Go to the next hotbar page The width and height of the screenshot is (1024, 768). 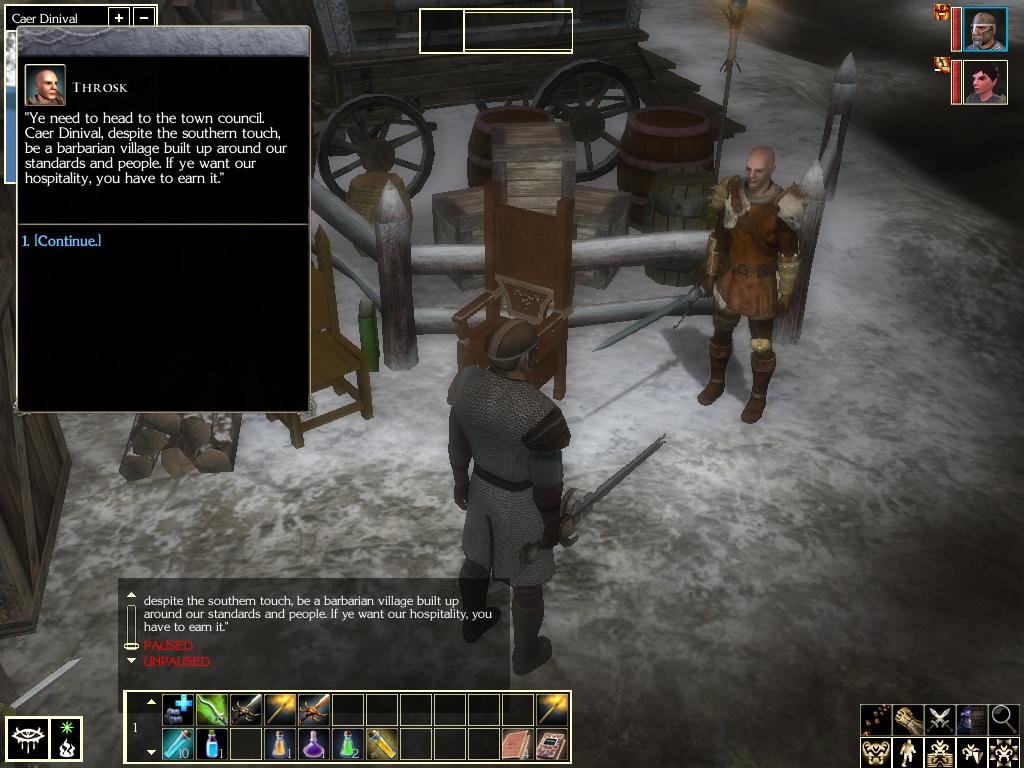[x=151, y=751]
